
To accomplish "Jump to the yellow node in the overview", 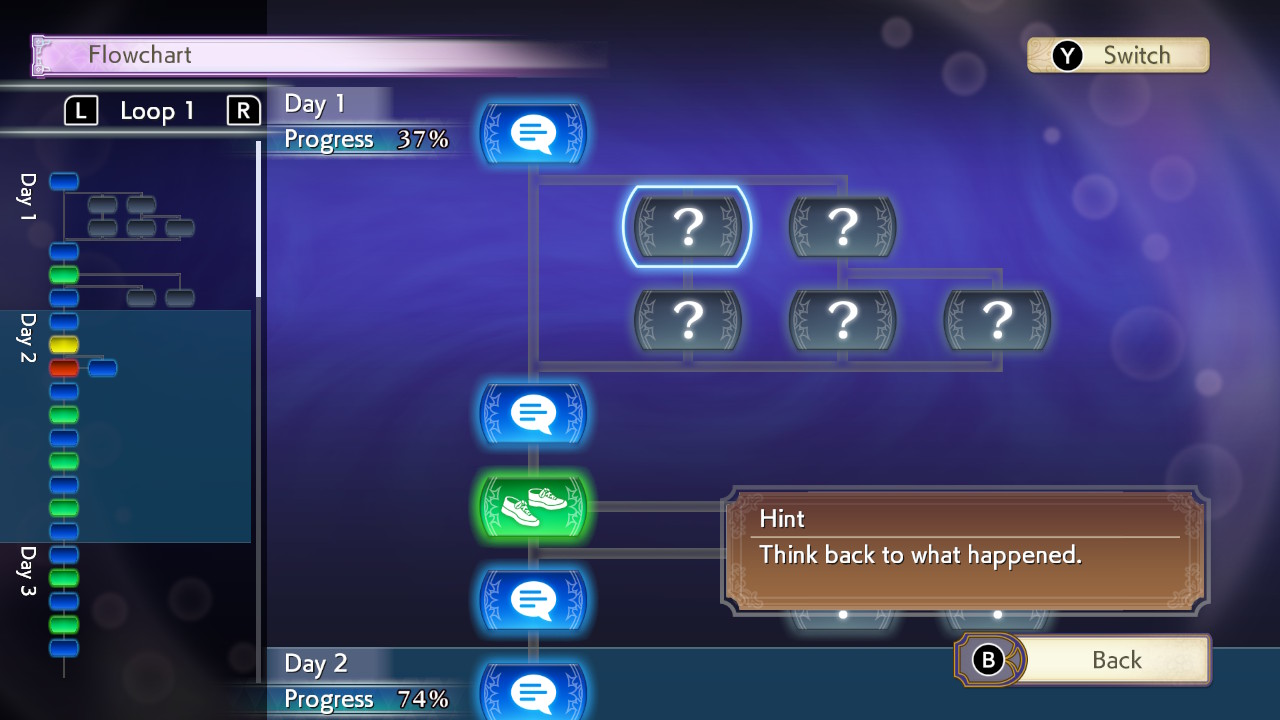I will click(64, 345).
